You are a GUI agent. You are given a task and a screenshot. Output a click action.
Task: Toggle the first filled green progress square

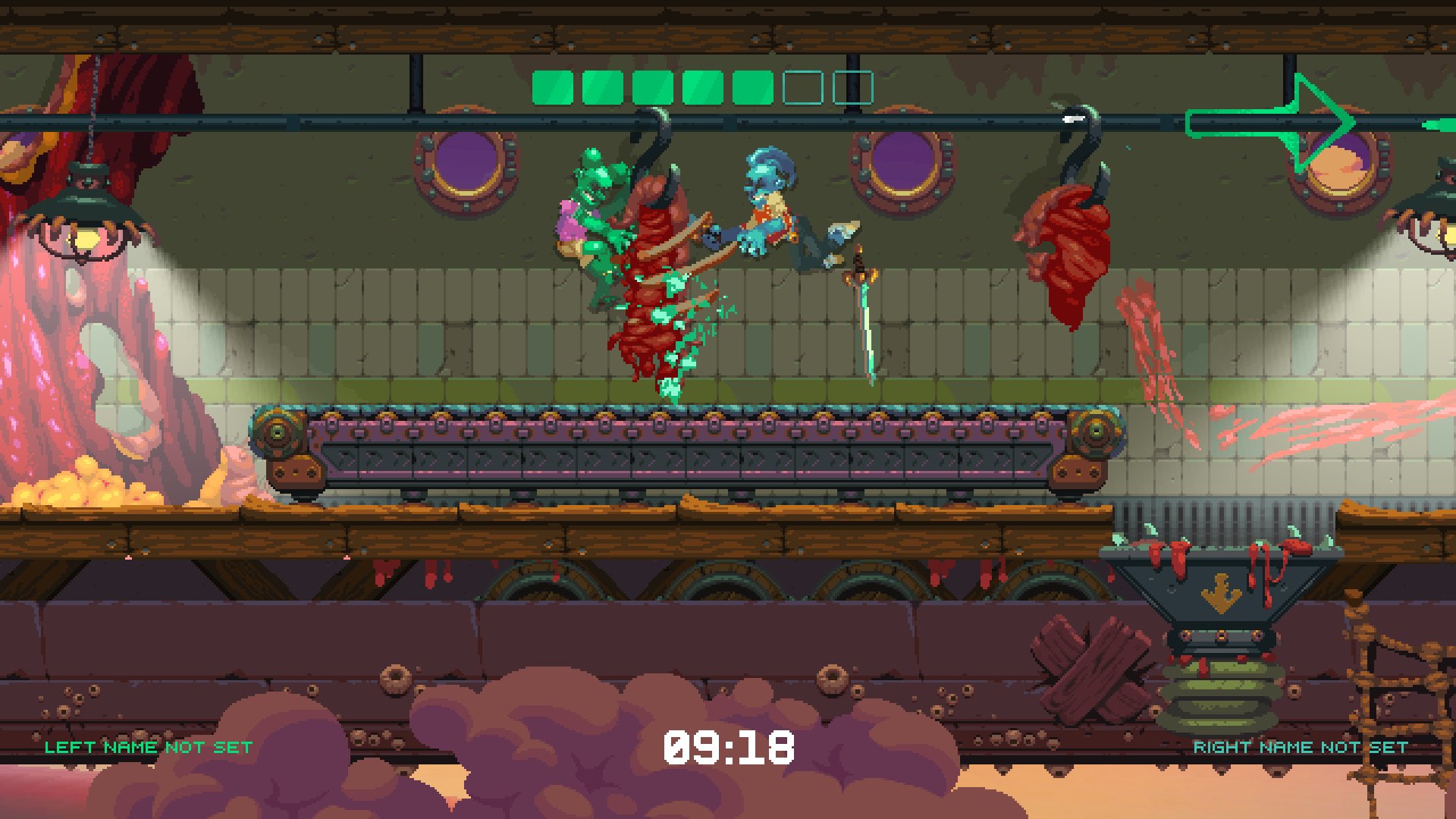click(552, 86)
